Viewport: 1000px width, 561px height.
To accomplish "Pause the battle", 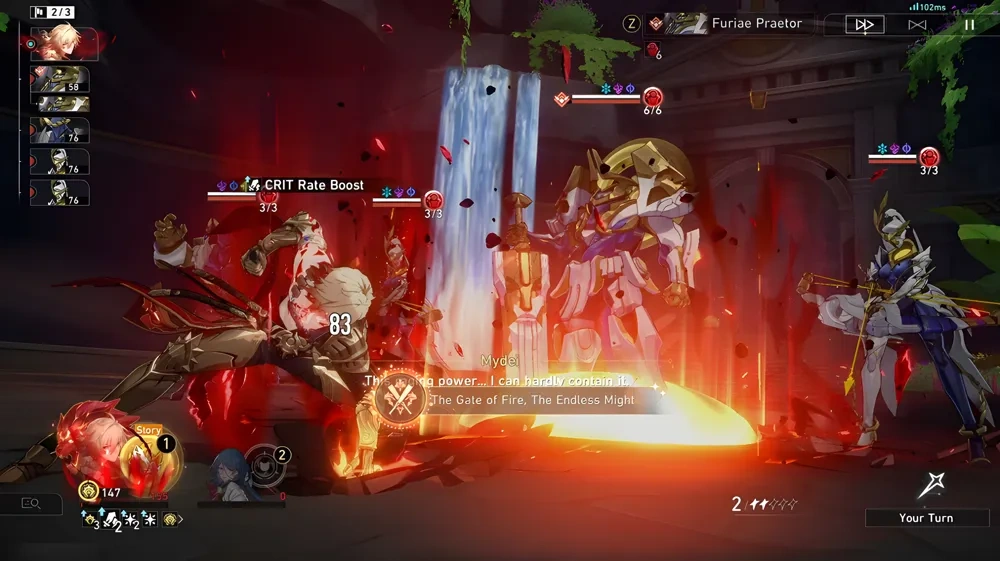I will pos(968,24).
